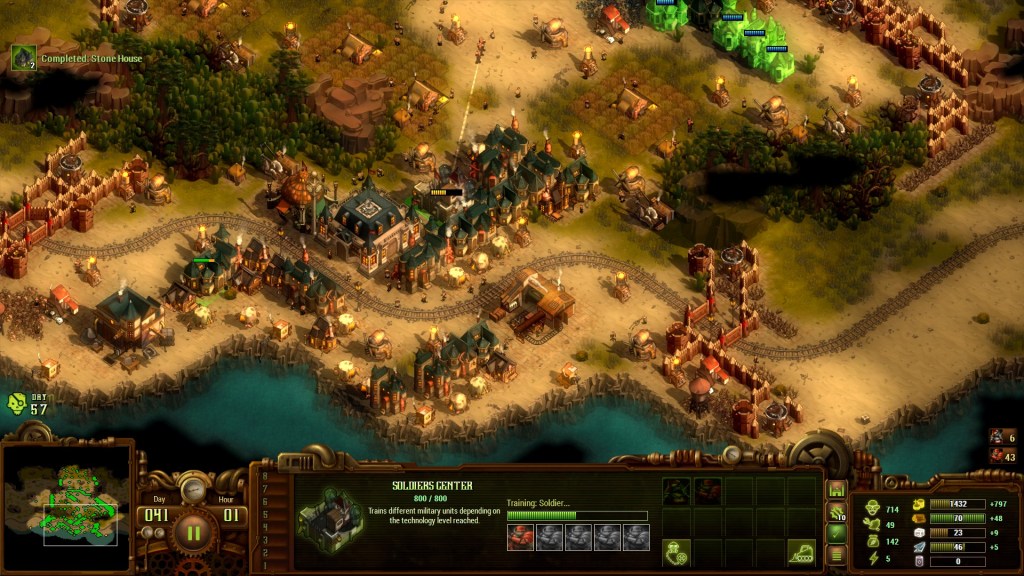This screenshot has width=1024, height=576.
Task: Dismantle the Soldiers Center with the bulldozer icon
Action: point(801,550)
